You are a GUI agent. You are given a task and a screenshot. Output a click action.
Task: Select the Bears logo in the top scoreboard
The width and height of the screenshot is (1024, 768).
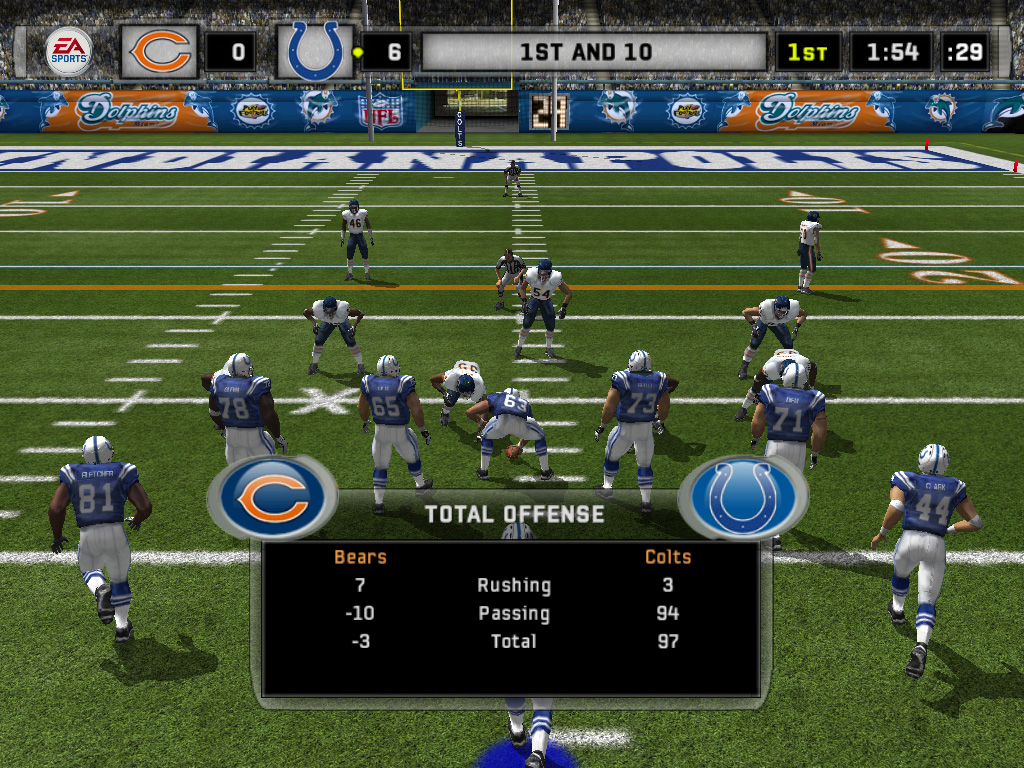click(160, 51)
